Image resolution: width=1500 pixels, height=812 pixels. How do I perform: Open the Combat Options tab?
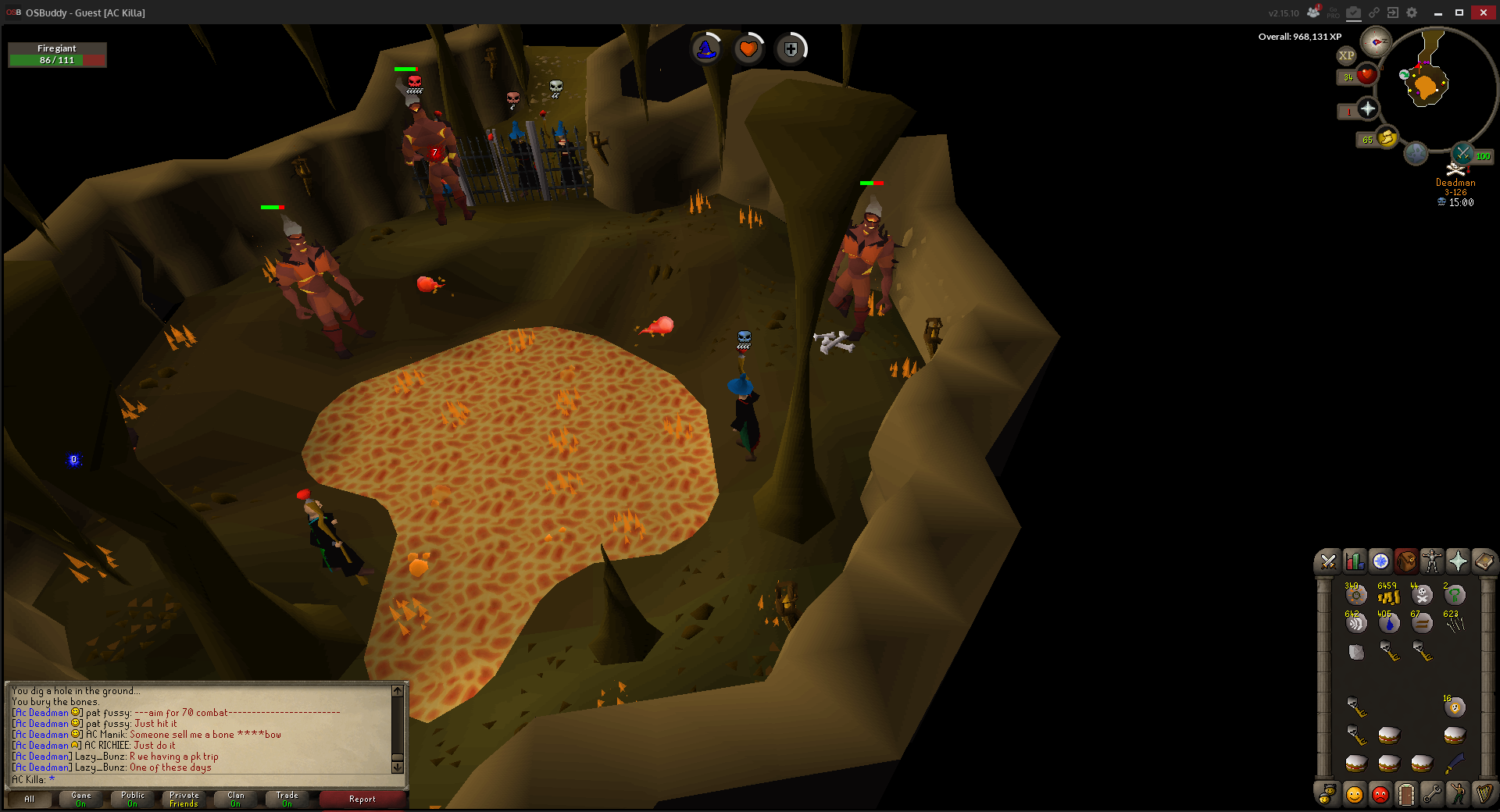pyautogui.click(x=1327, y=561)
